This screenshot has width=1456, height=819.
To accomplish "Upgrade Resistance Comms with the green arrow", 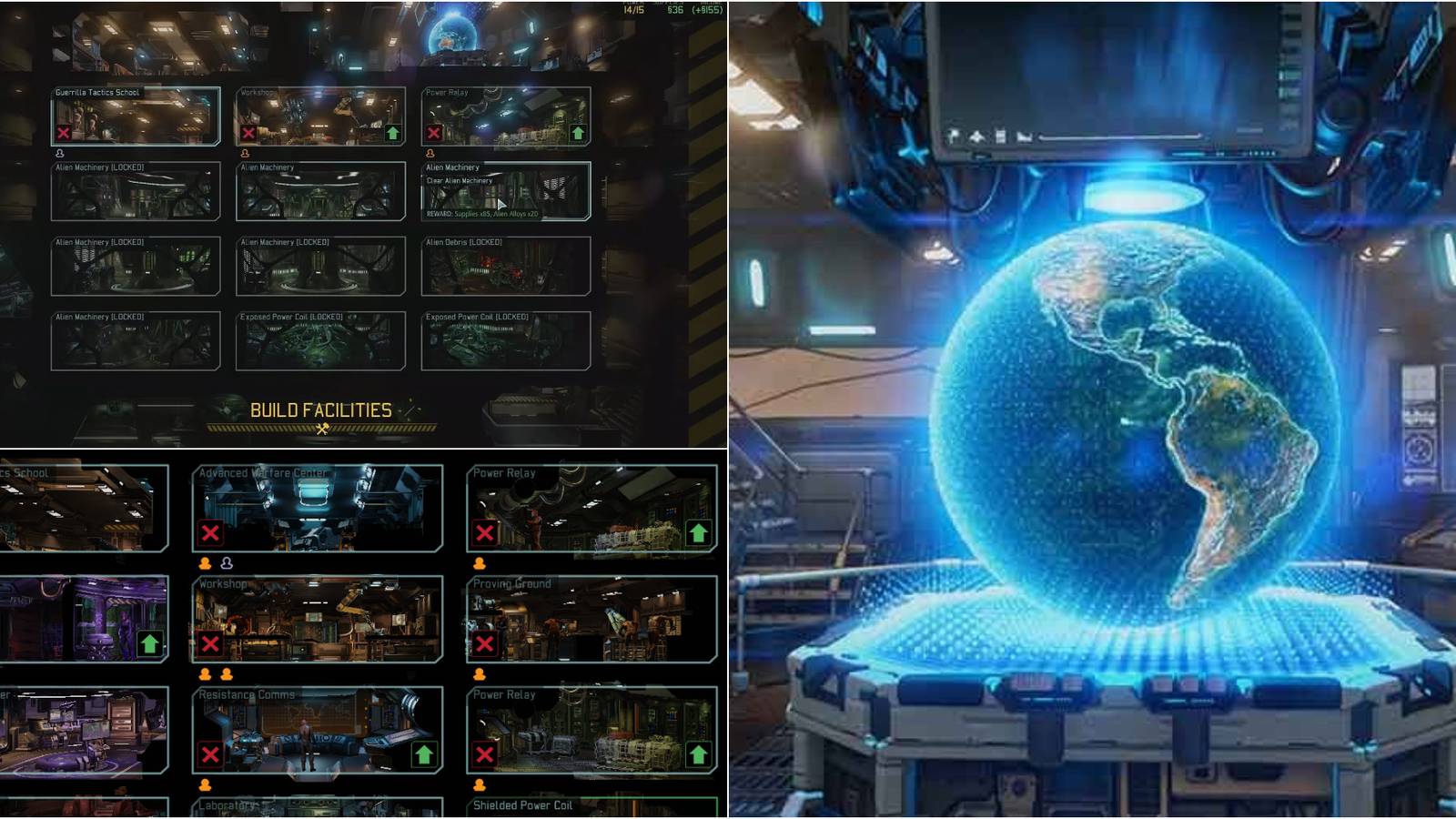I will click(x=422, y=753).
